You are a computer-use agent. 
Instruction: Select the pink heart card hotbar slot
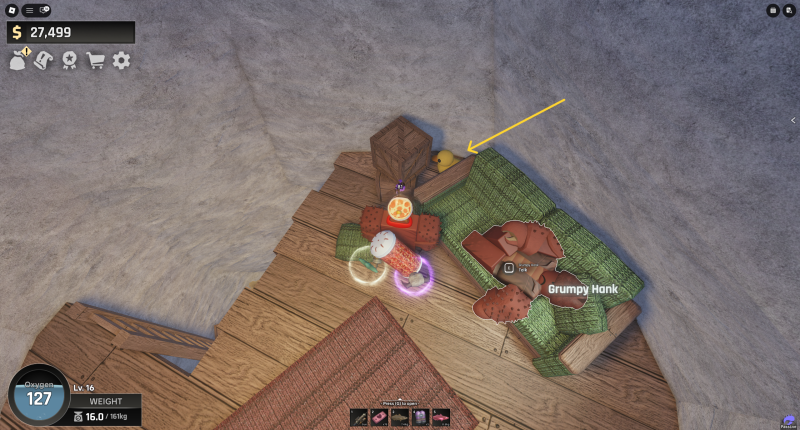click(x=380, y=416)
